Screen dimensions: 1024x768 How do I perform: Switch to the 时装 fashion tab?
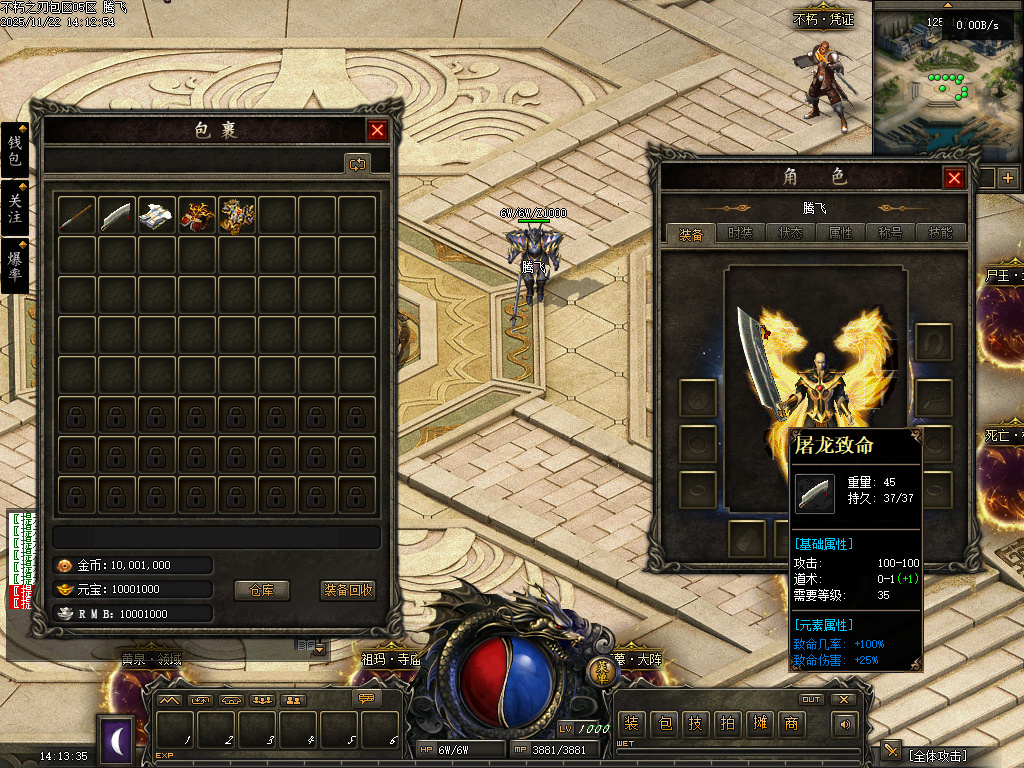coord(741,233)
